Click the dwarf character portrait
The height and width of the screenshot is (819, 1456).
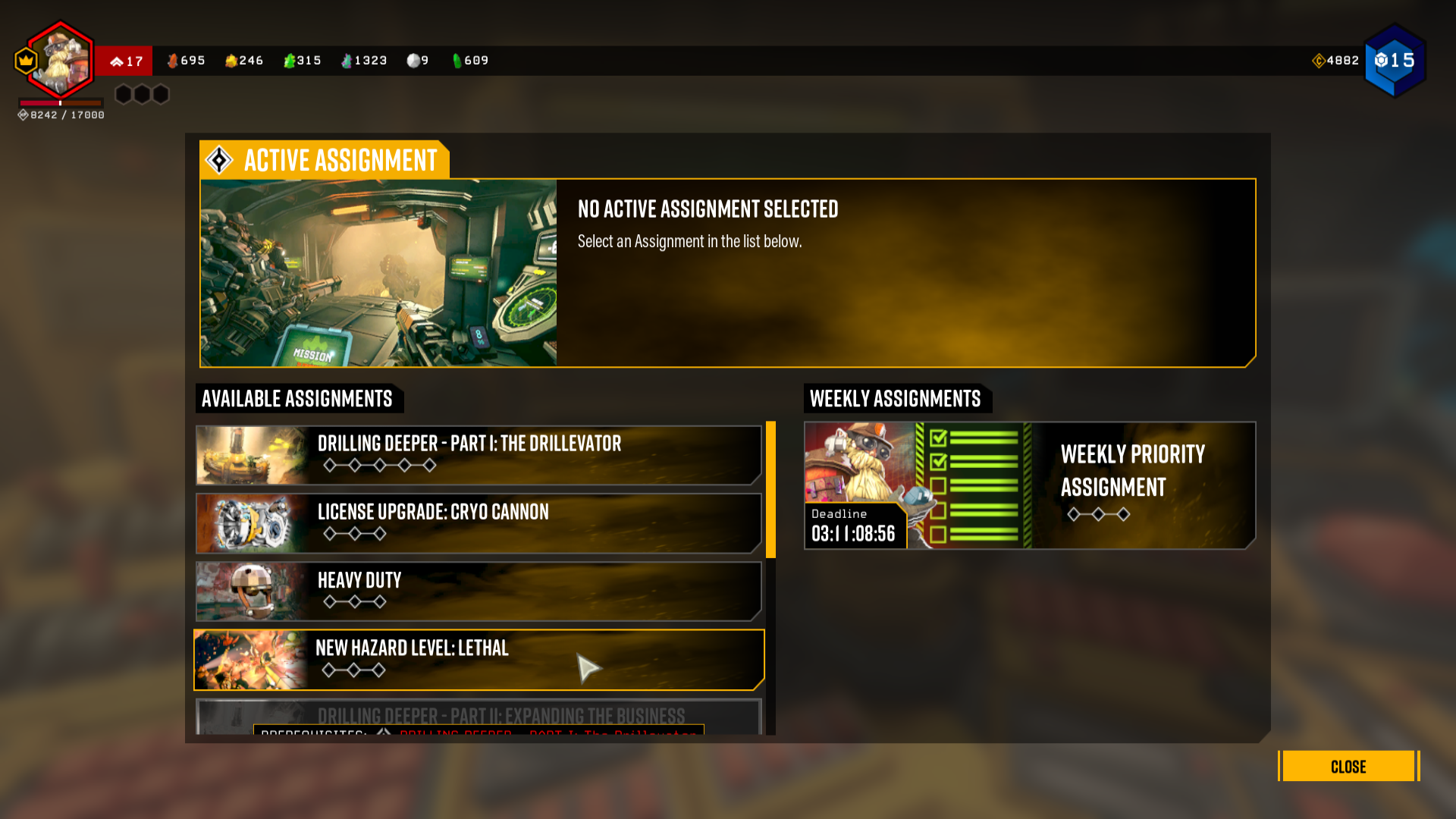pyautogui.click(x=61, y=61)
